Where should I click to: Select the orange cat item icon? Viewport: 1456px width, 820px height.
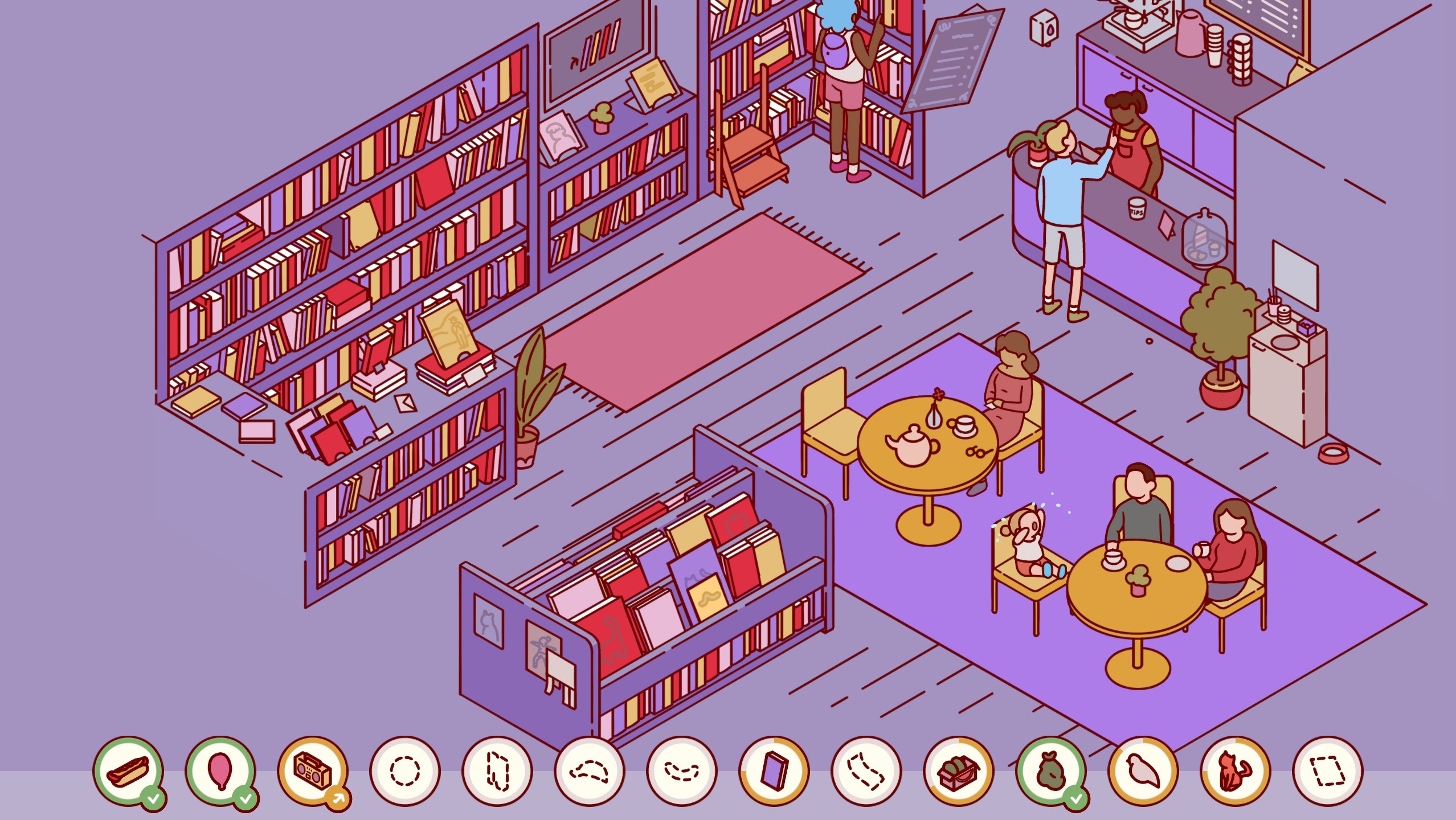tap(1236, 771)
